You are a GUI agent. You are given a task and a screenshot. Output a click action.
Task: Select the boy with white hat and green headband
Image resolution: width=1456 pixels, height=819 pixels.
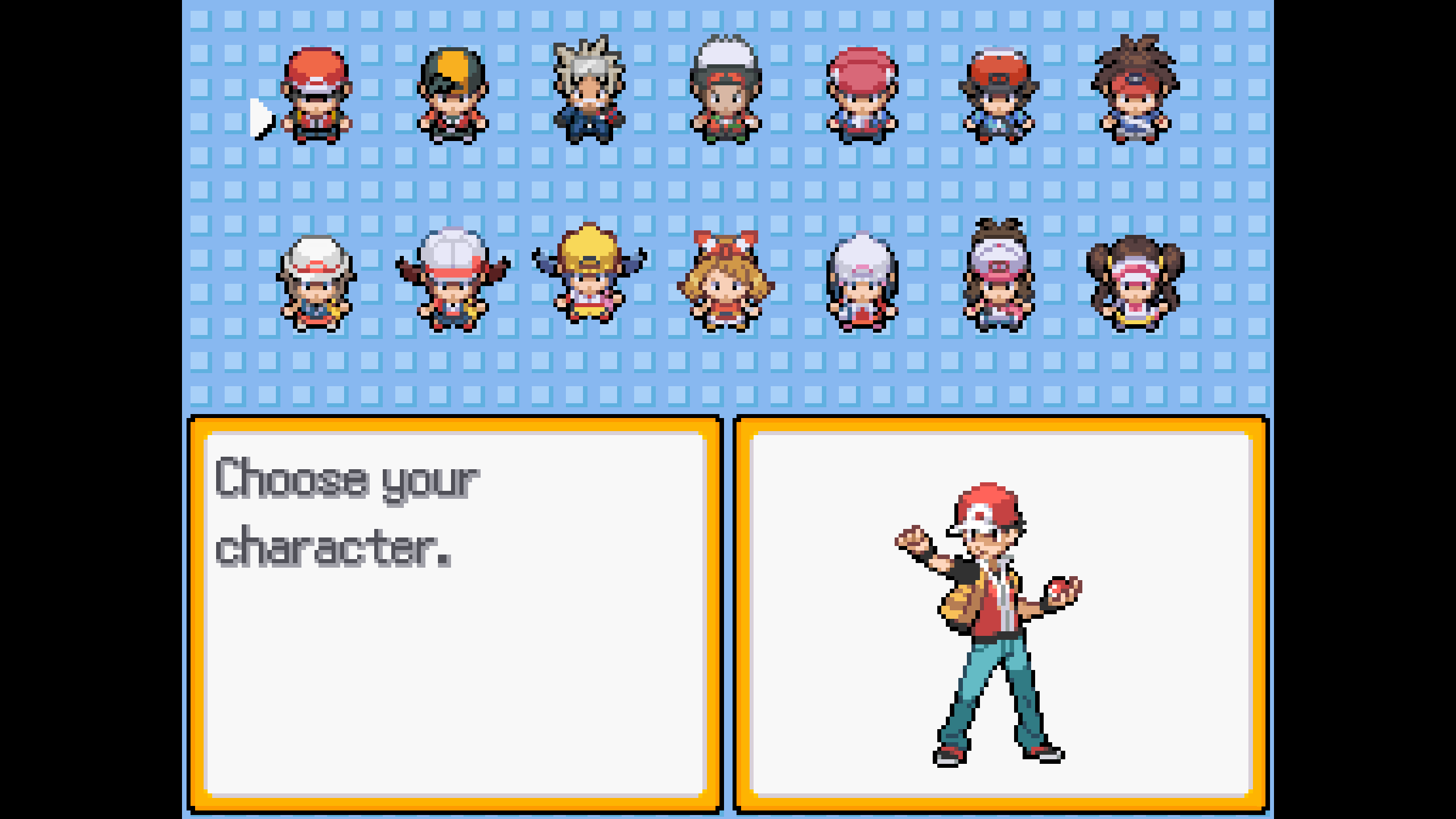click(726, 91)
